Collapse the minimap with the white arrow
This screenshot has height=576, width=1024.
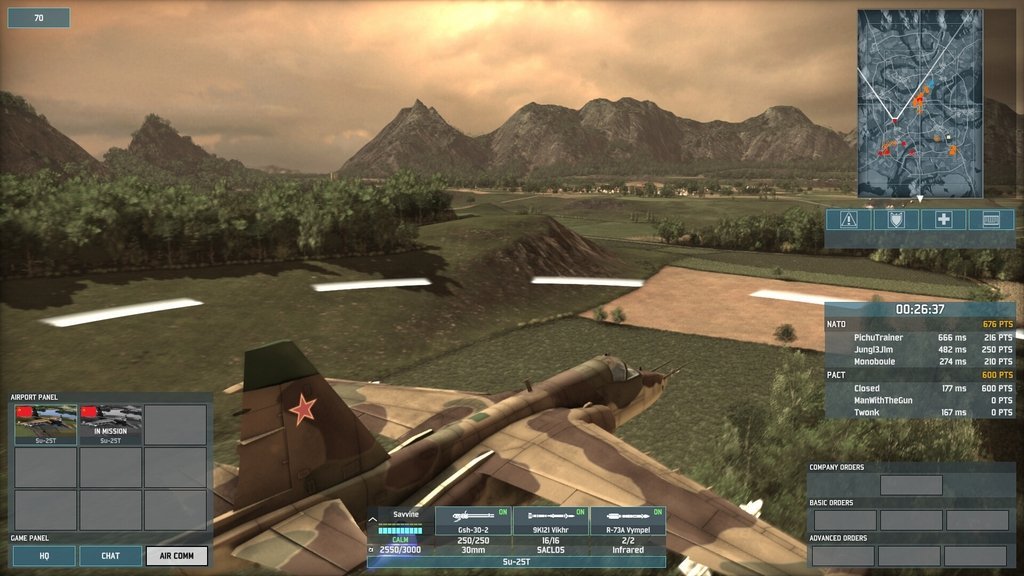920,200
